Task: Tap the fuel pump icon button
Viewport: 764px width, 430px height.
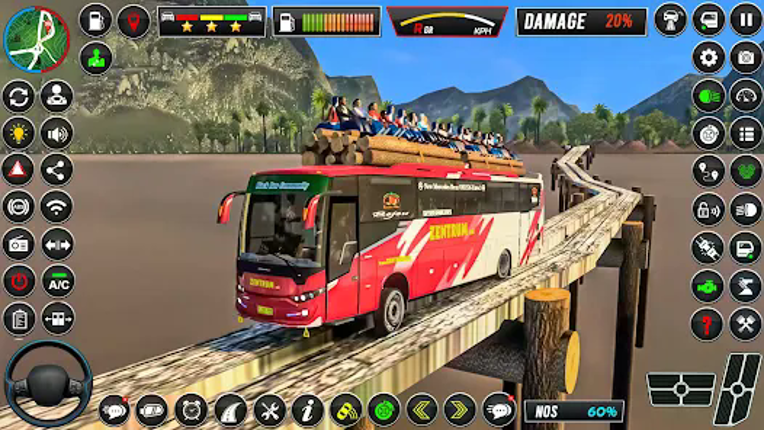Action: pyautogui.click(x=96, y=20)
